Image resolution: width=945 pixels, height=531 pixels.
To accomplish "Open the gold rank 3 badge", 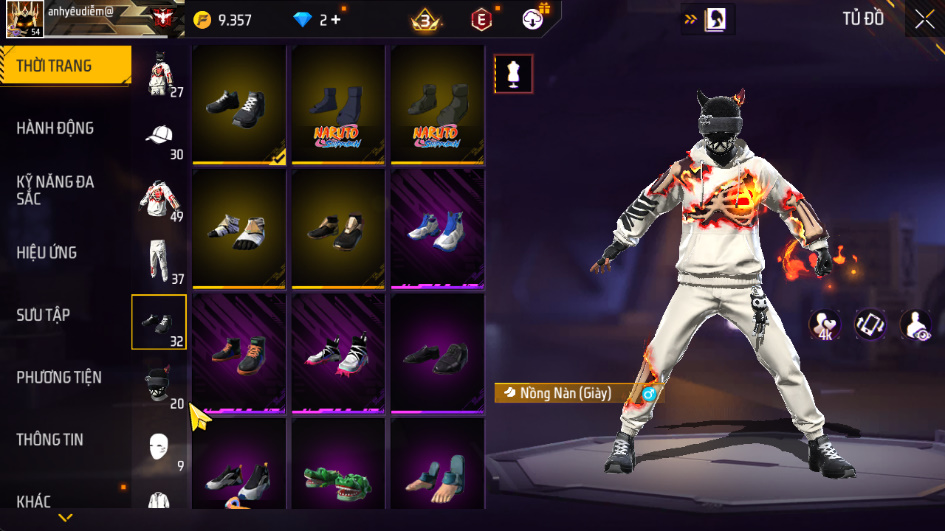I will click(x=427, y=19).
